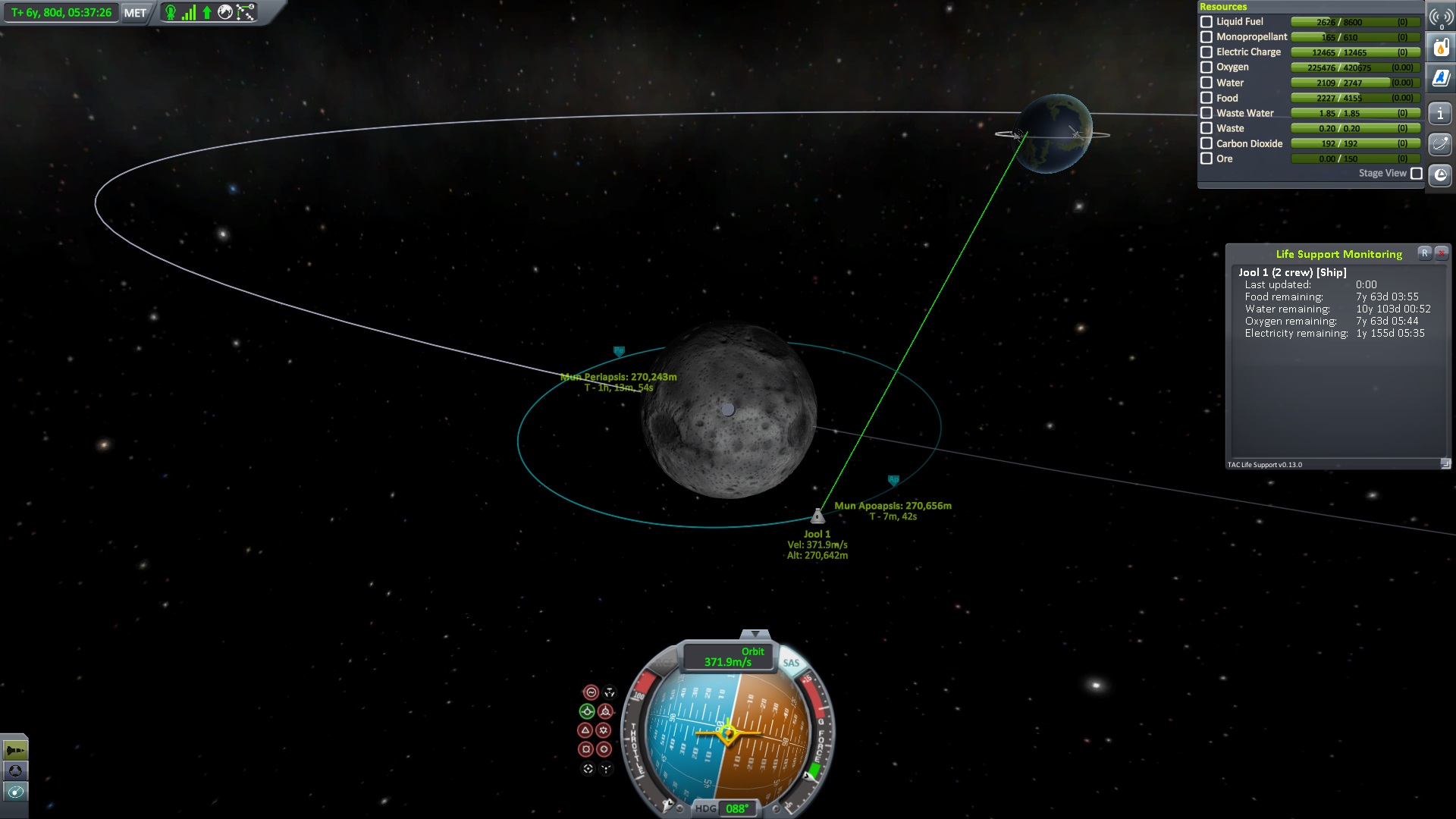
Task: Open the info 'i' toolbar button
Action: coord(1441,114)
